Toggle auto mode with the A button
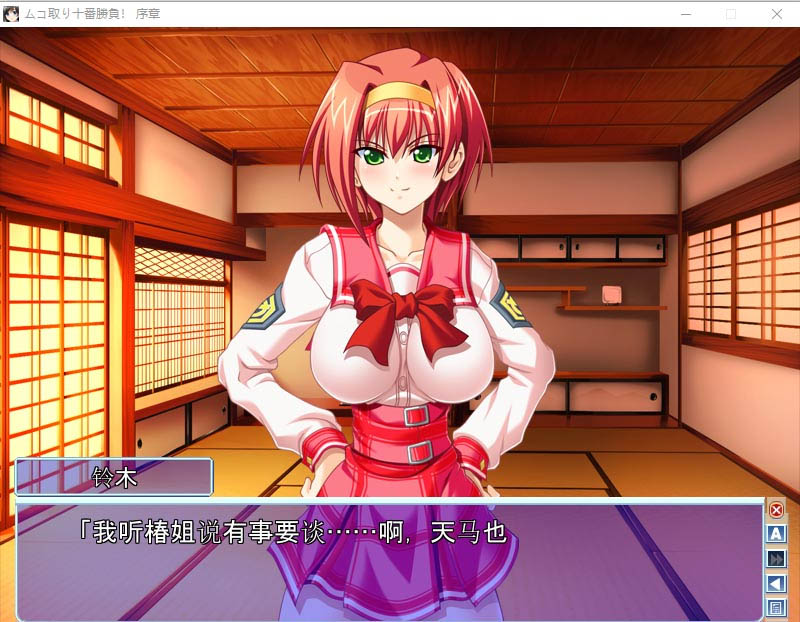Viewport: 800px width, 622px height. pos(776,534)
